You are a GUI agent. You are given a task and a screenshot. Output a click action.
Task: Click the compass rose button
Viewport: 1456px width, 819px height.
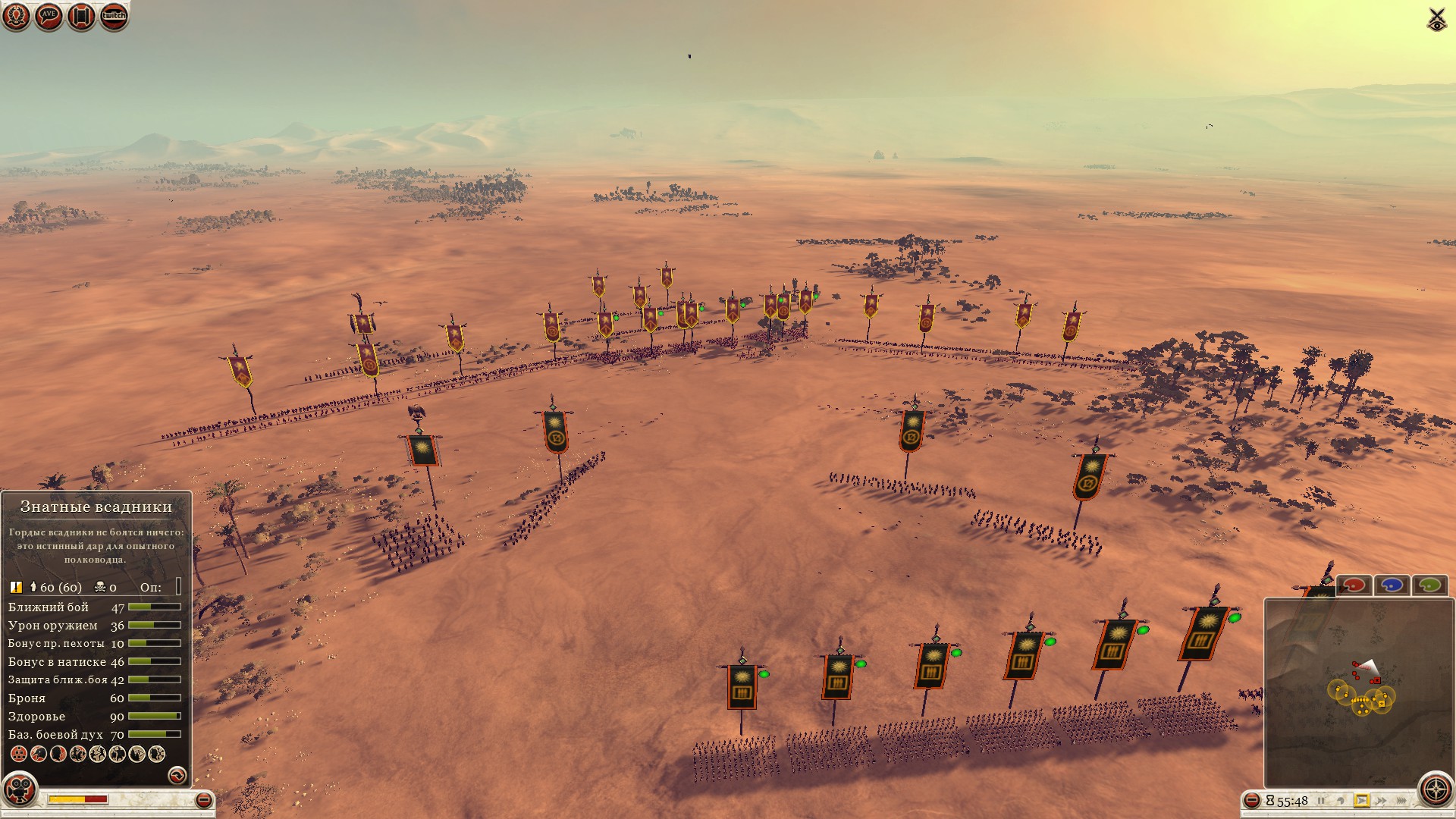pos(1436,789)
